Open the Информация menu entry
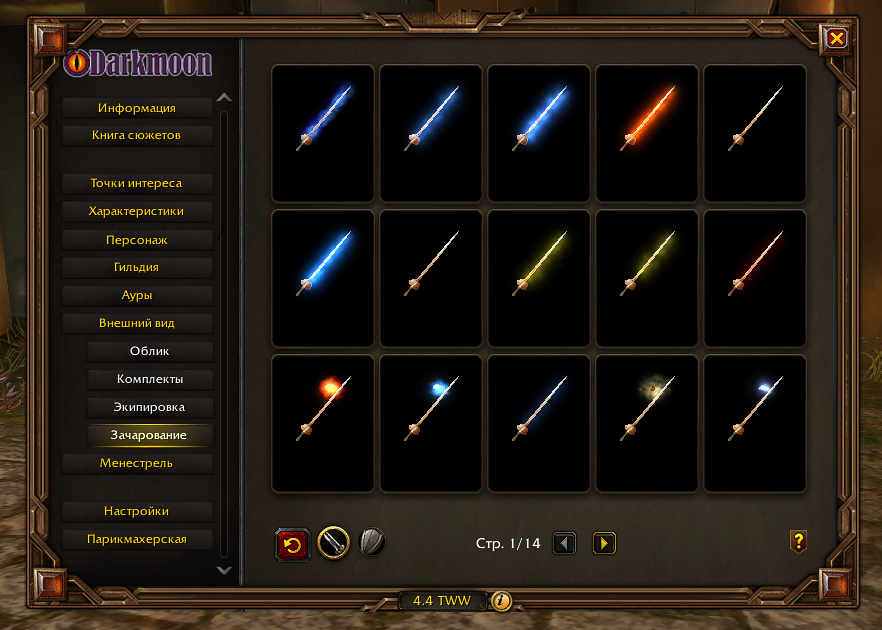 137,108
